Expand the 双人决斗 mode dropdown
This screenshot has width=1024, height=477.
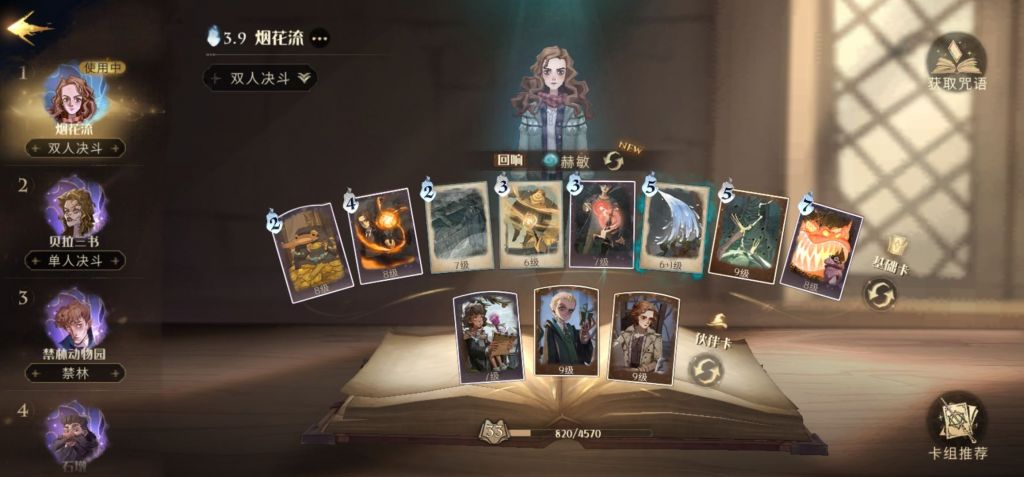(260, 77)
